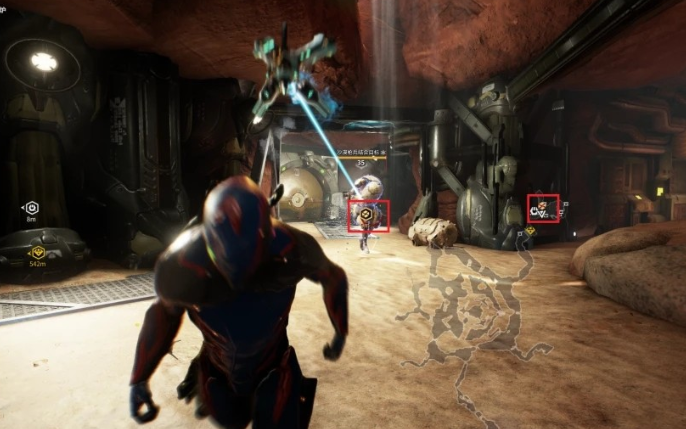This screenshot has width=686, height=429.
Task: Click the orange hexagon marker on the enemy
Action: pos(367,214)
